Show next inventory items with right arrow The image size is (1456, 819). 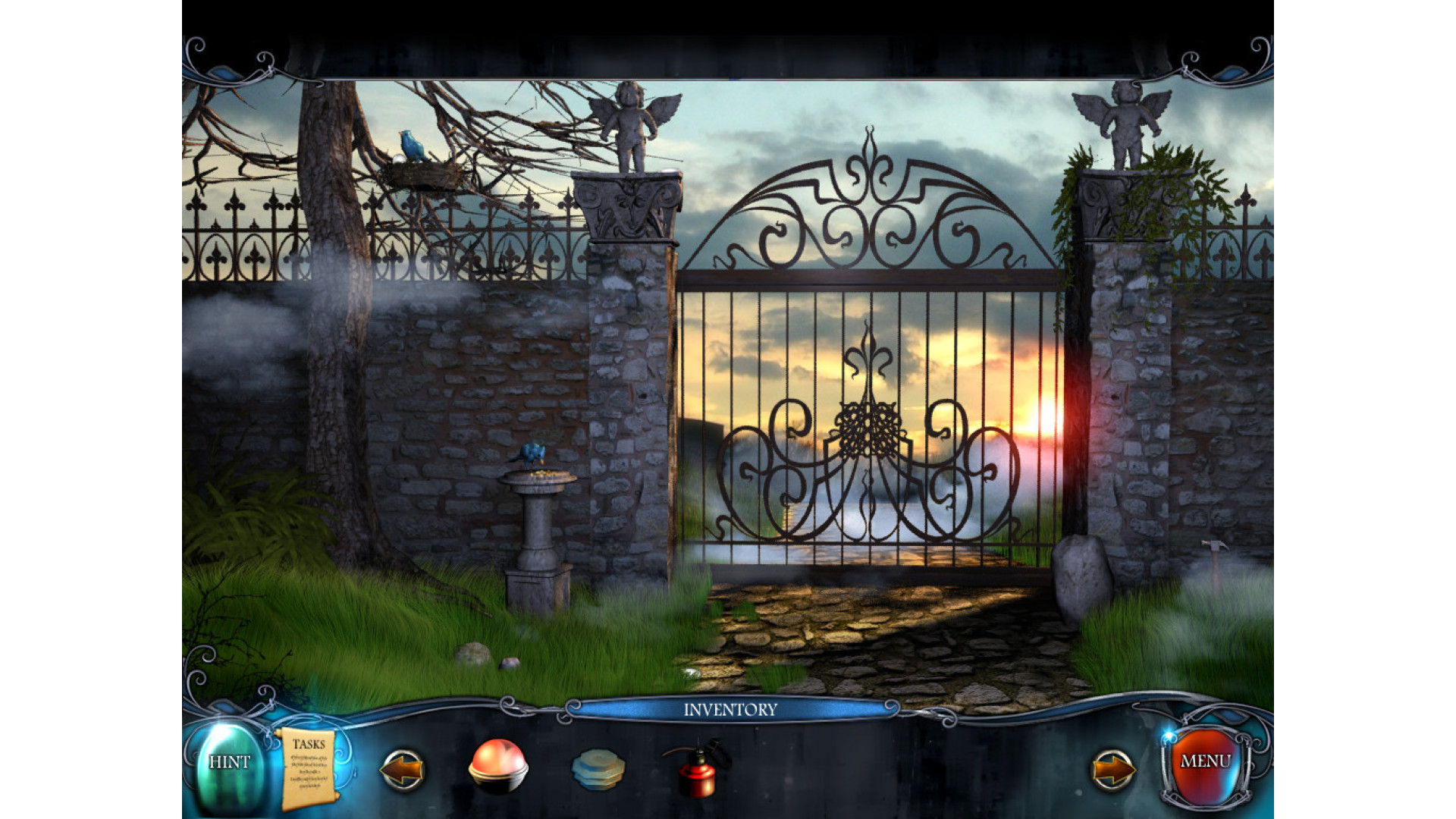(x=1113, y=770)
